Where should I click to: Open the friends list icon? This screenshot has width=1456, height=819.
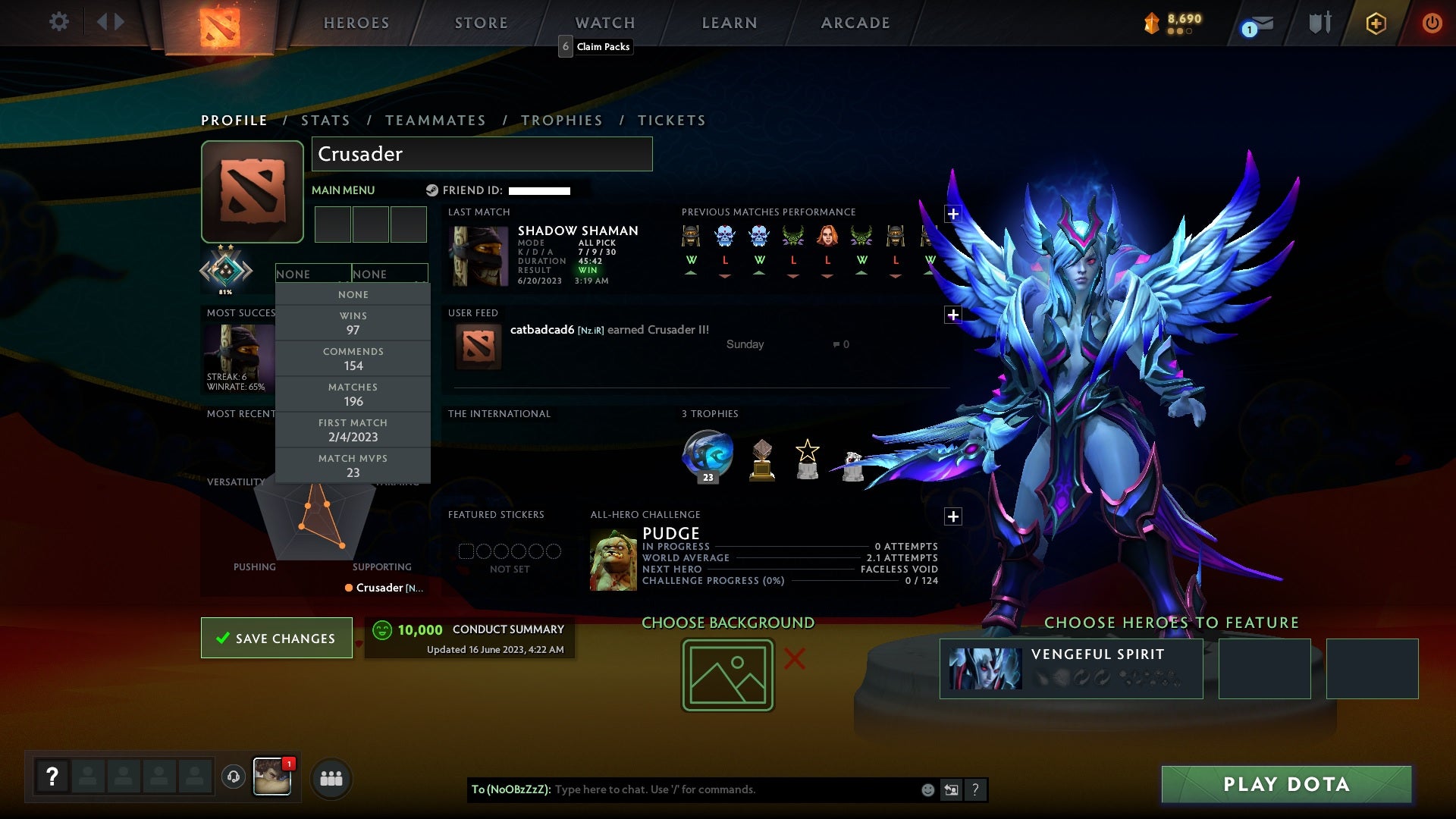(x=331, y=777)
